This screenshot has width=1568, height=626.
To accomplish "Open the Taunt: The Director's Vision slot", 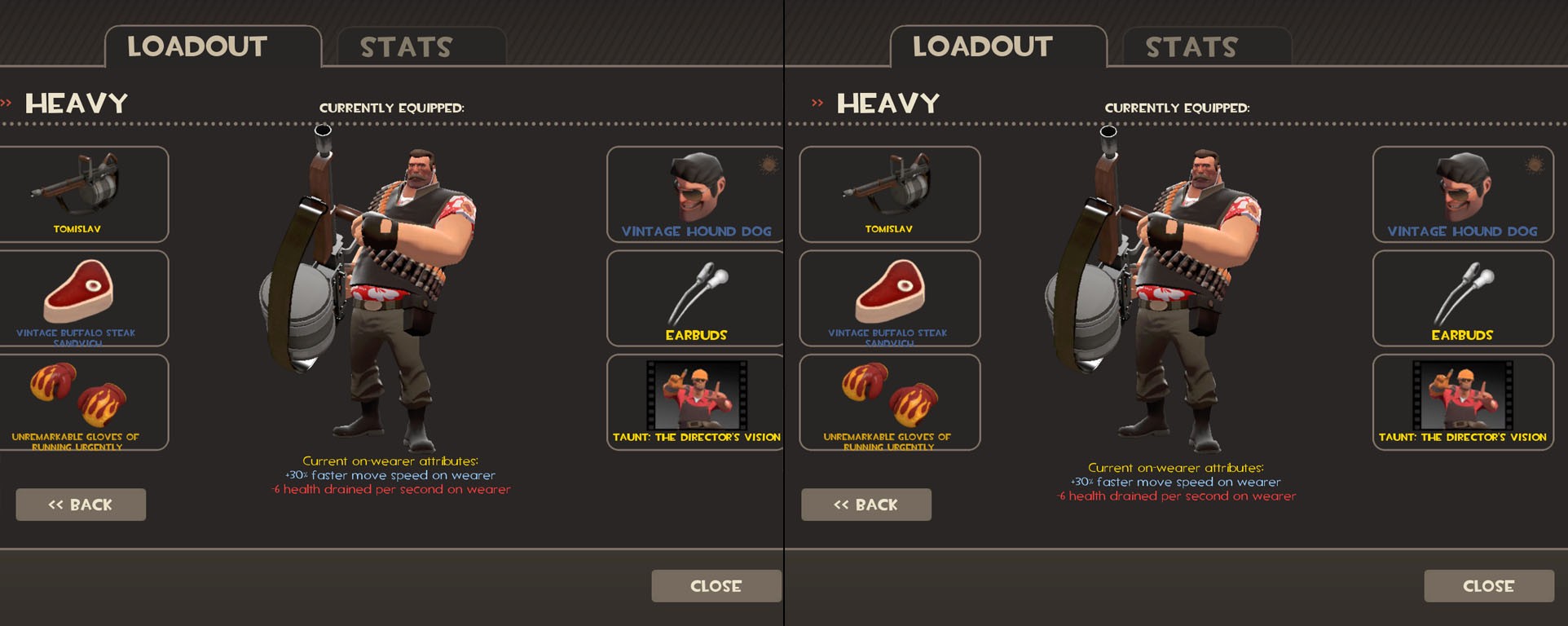I will coord(694,401).
